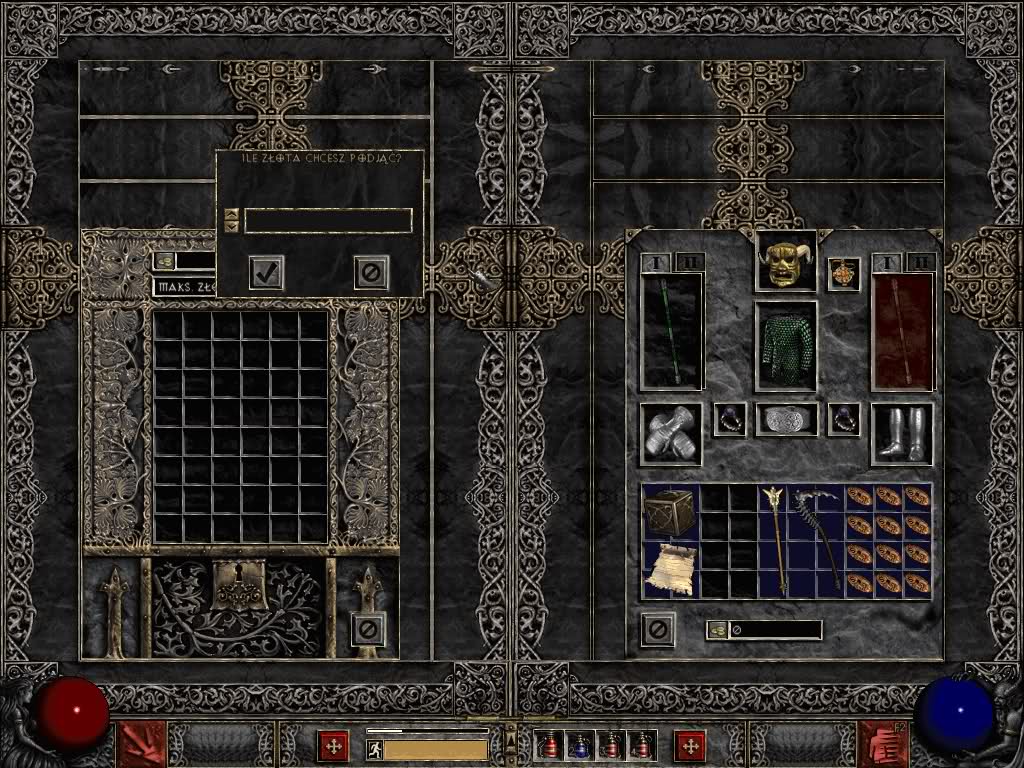Cancel the gold withdrawal dialog
Screen dimensions: 1024x768
click(371, 272)
